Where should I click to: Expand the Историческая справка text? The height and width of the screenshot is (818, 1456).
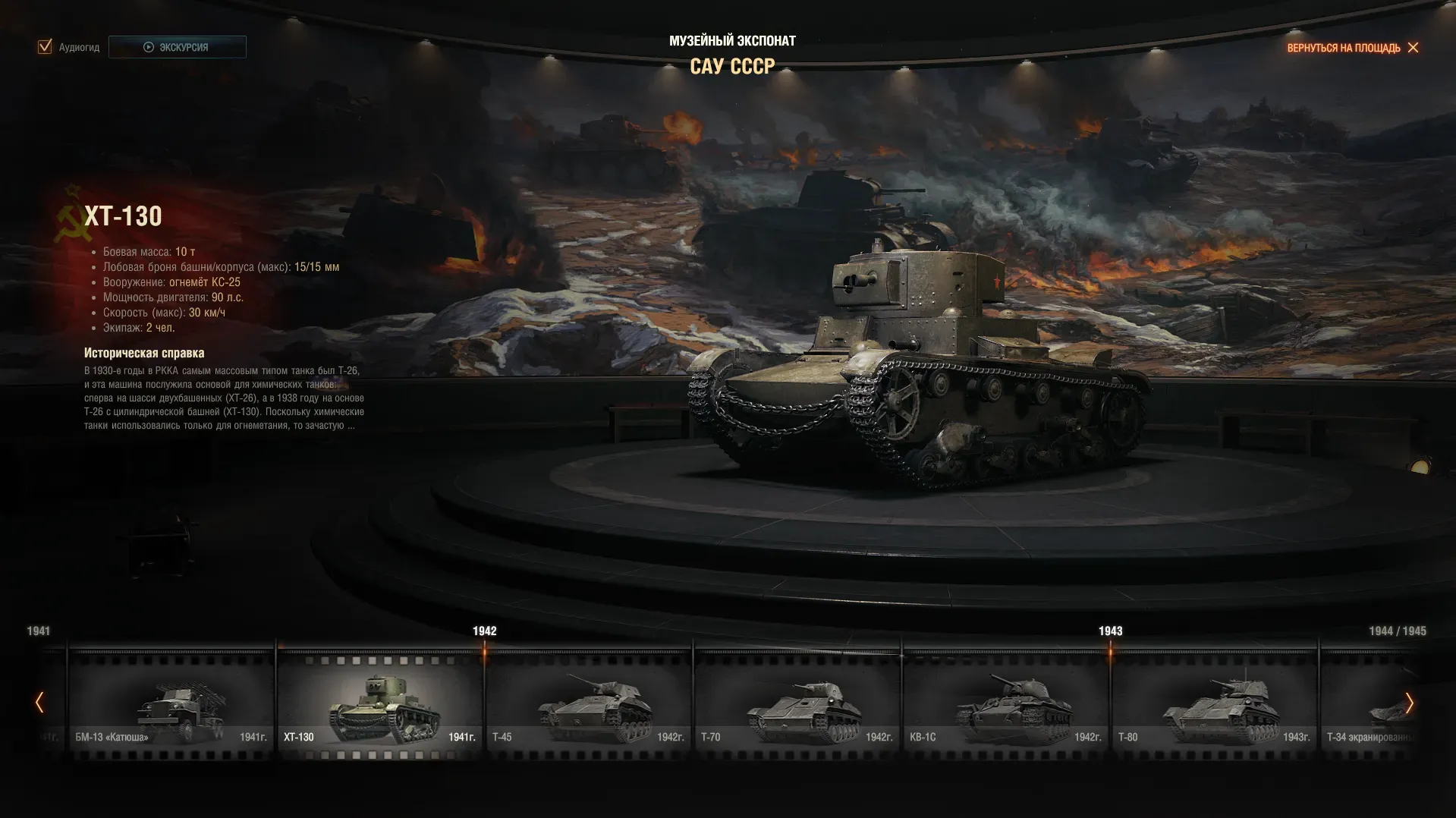[351, 426]
